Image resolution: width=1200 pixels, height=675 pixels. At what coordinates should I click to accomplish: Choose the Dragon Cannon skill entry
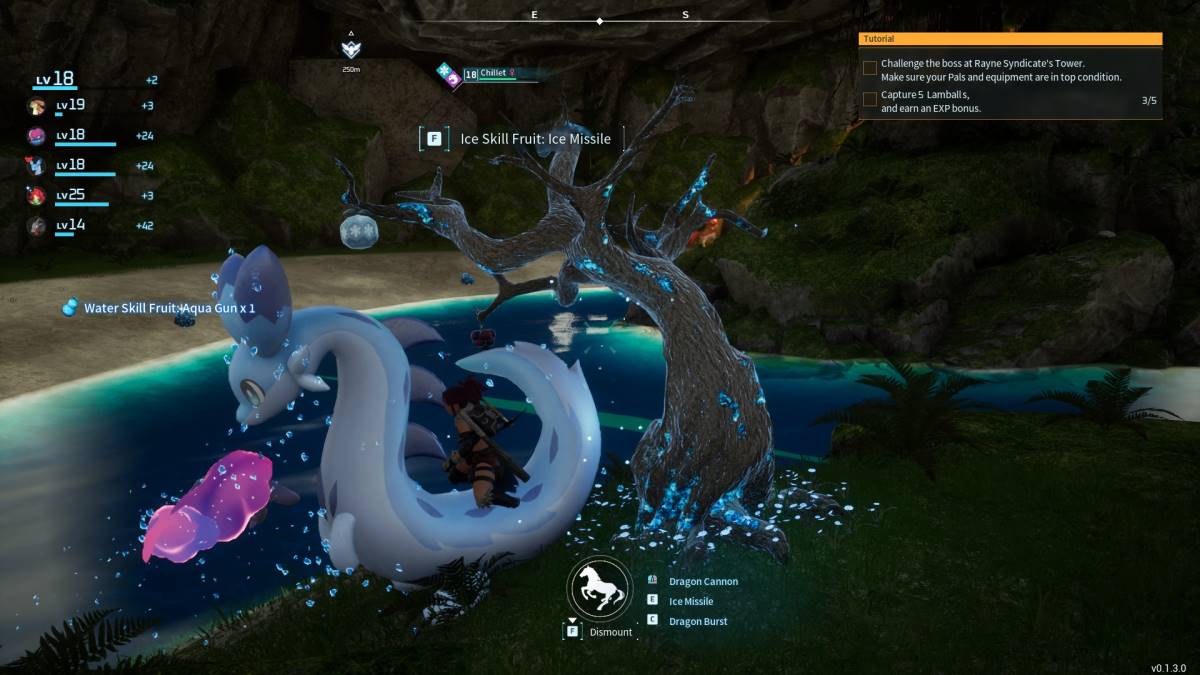click(x=703, y=581)
